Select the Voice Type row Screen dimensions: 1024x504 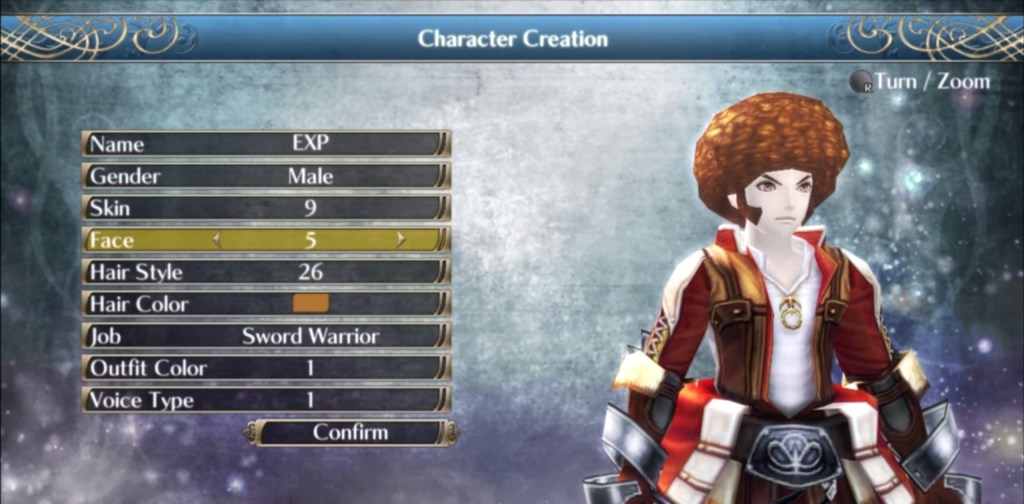click(265, 400)
